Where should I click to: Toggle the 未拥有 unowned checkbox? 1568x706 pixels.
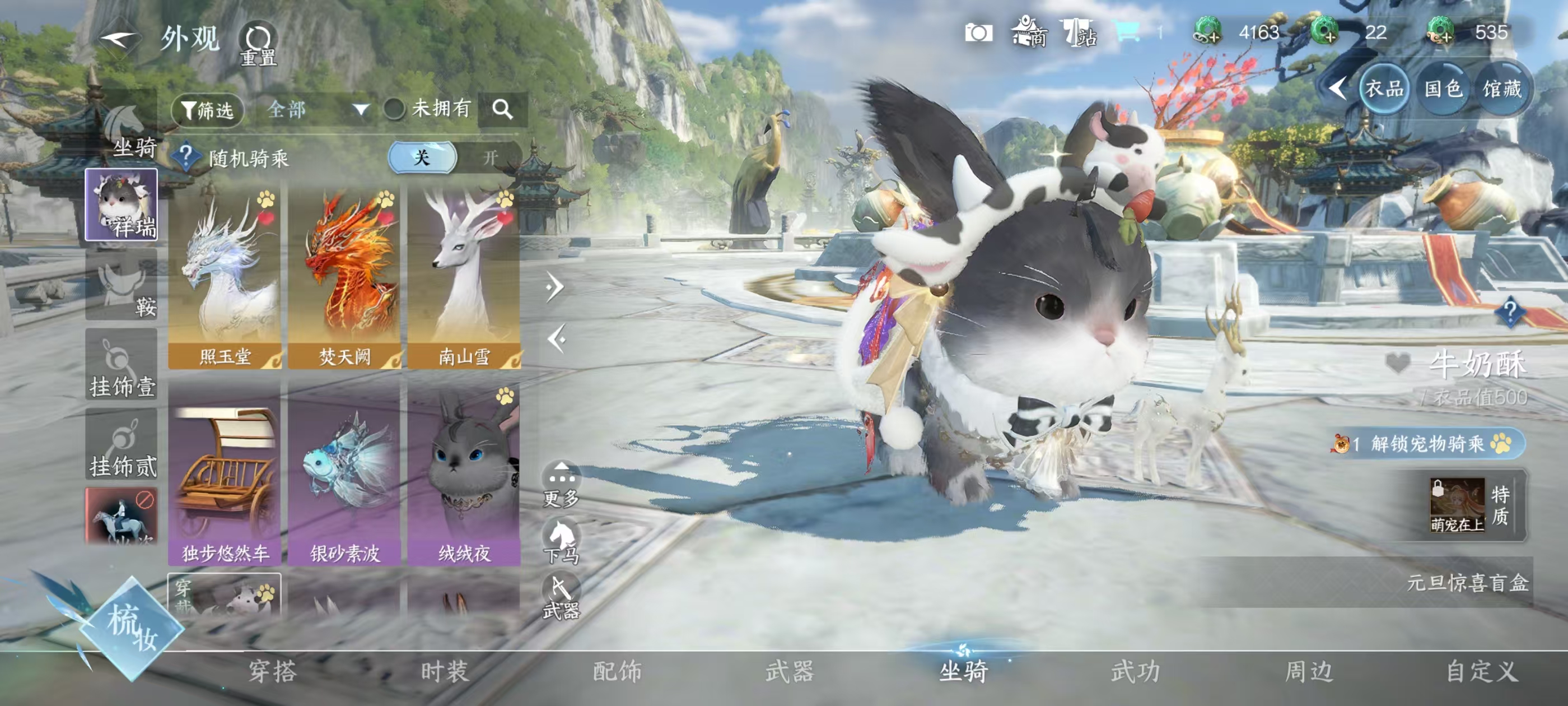click(x=394, y=110)
